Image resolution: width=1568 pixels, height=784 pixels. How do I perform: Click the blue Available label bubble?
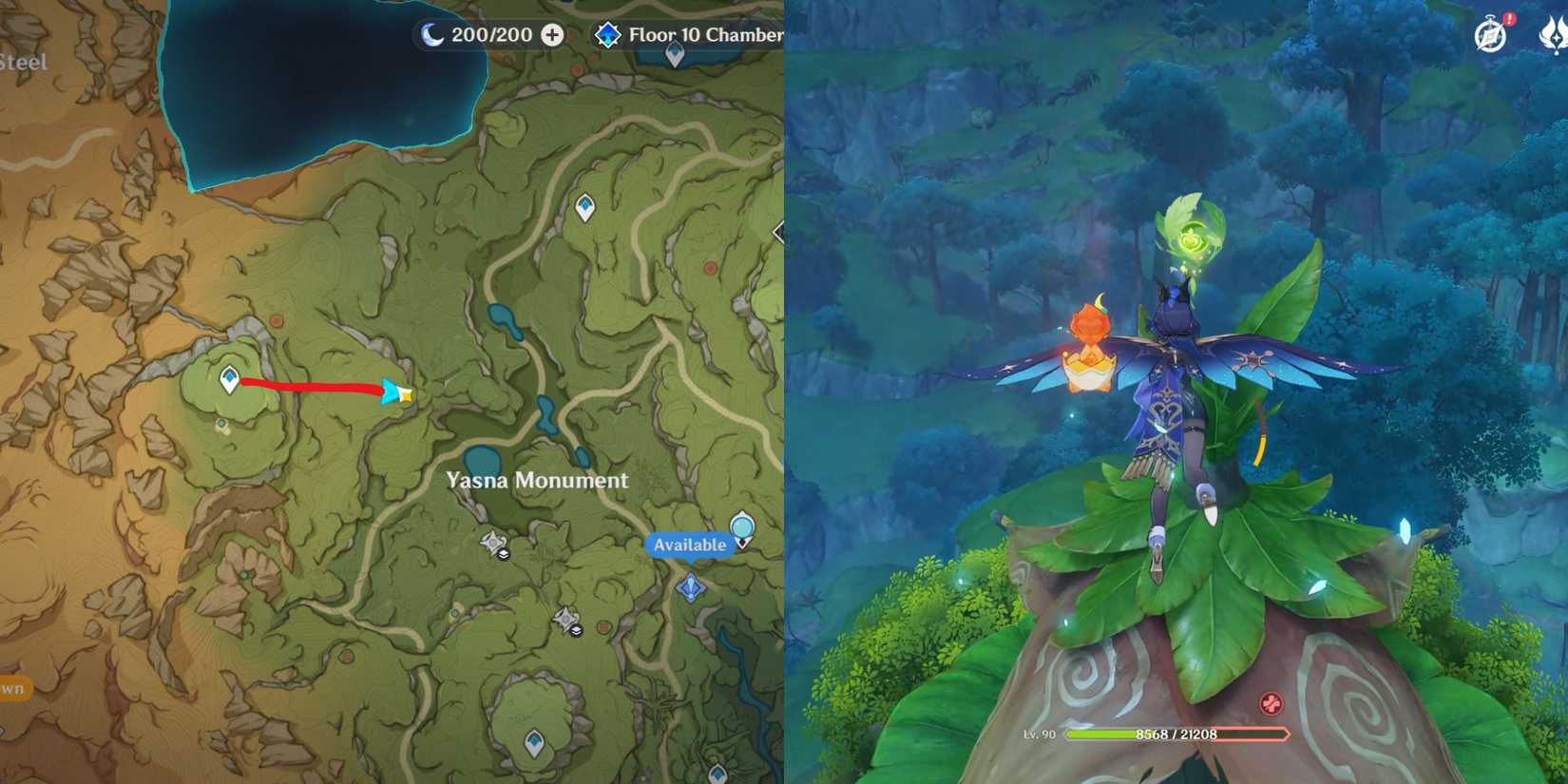(693, 545)
